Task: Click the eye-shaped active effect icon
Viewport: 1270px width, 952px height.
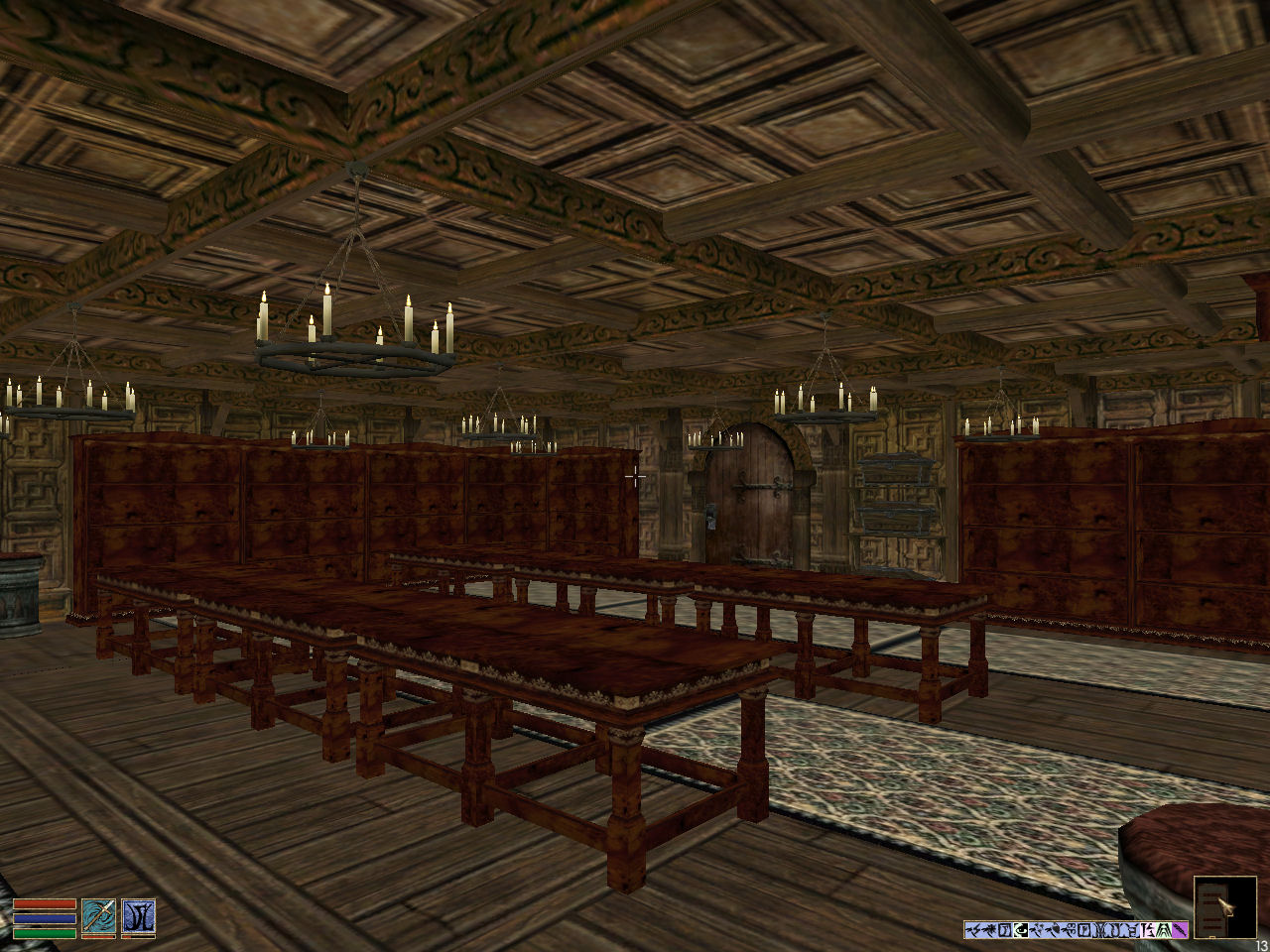Action: pos(1021,930)
